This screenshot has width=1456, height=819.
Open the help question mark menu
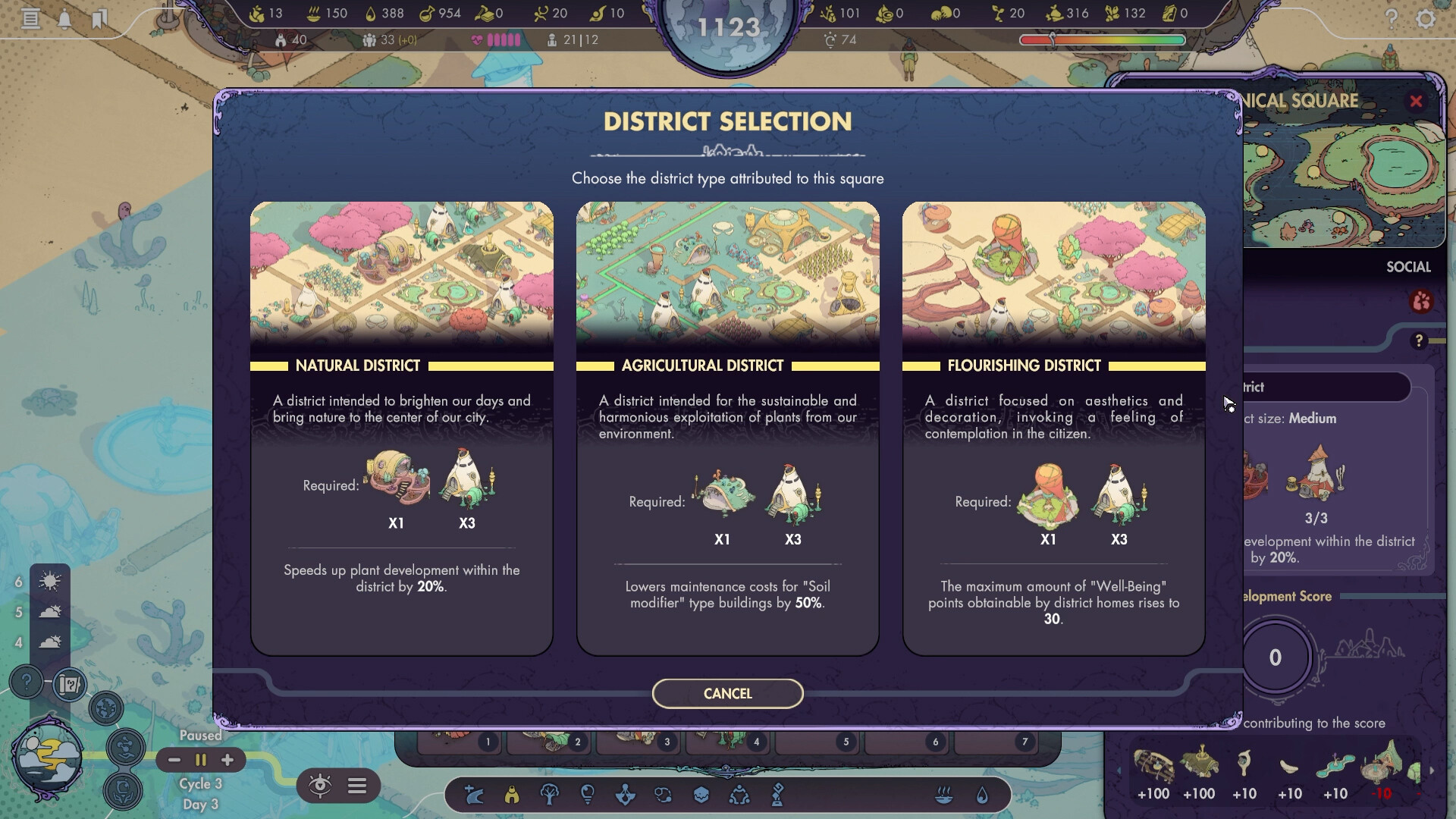tap(1393, 20)
